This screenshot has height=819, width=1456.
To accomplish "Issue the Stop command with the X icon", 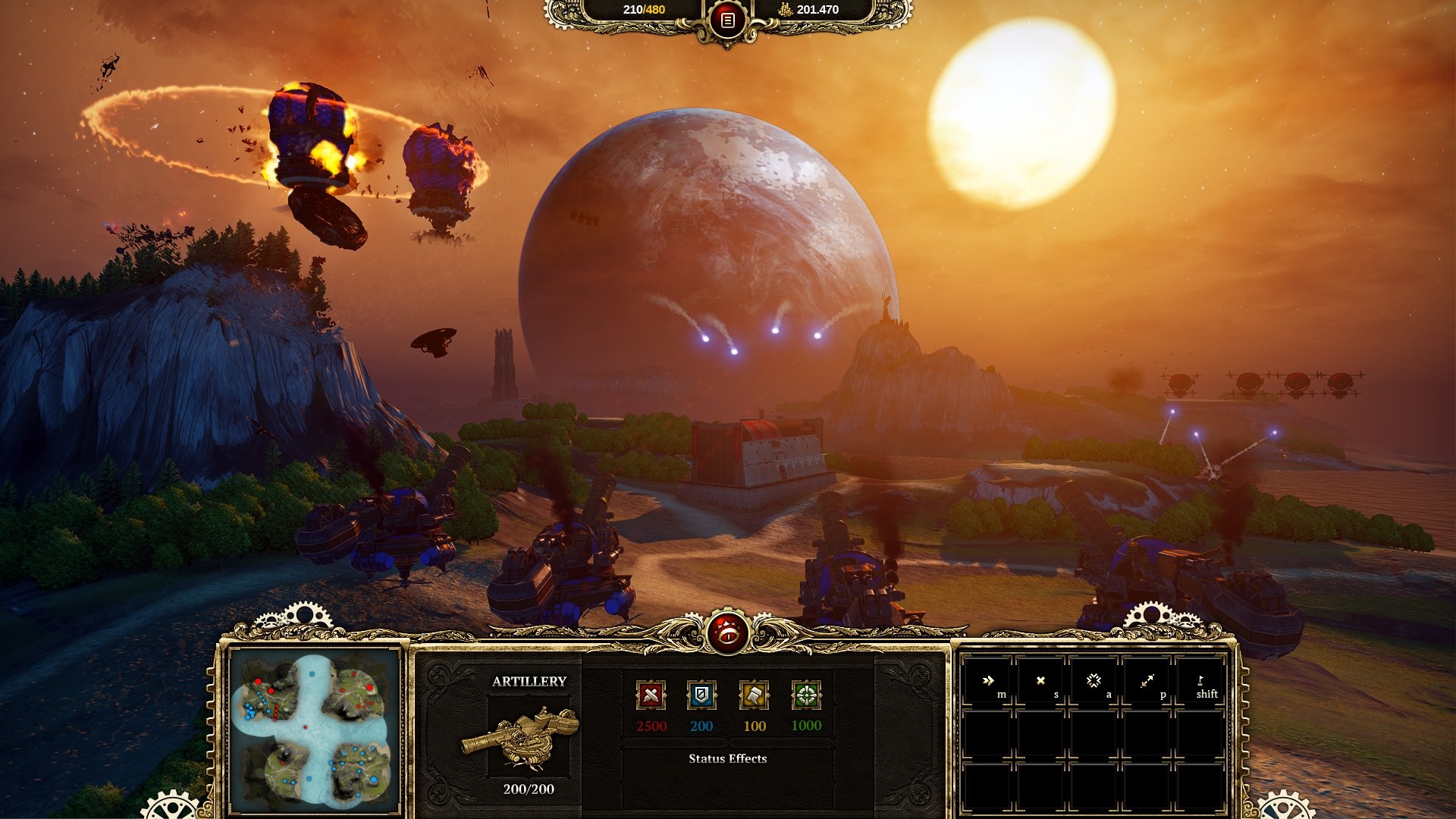I will [1041, 682].
